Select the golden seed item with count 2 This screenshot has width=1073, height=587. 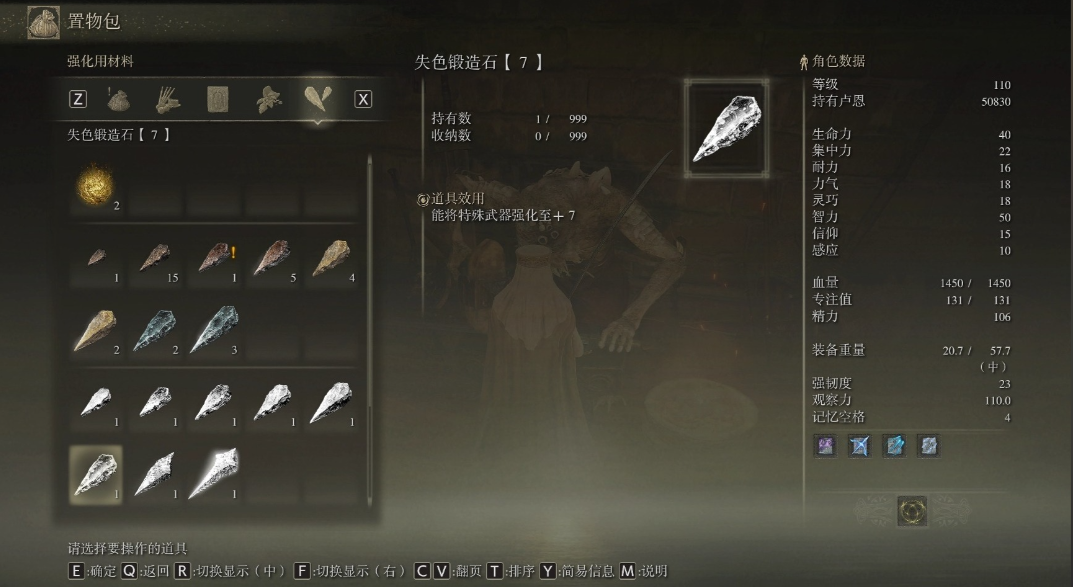click(x=96, y=188)
